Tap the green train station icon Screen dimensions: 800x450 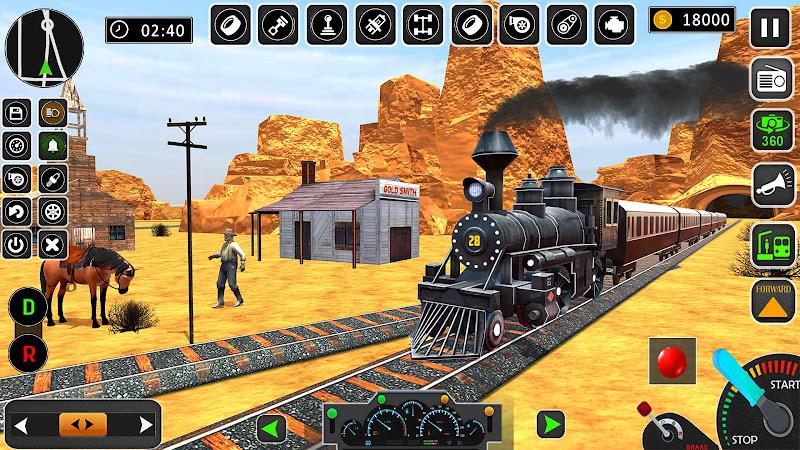click(770, 245)
